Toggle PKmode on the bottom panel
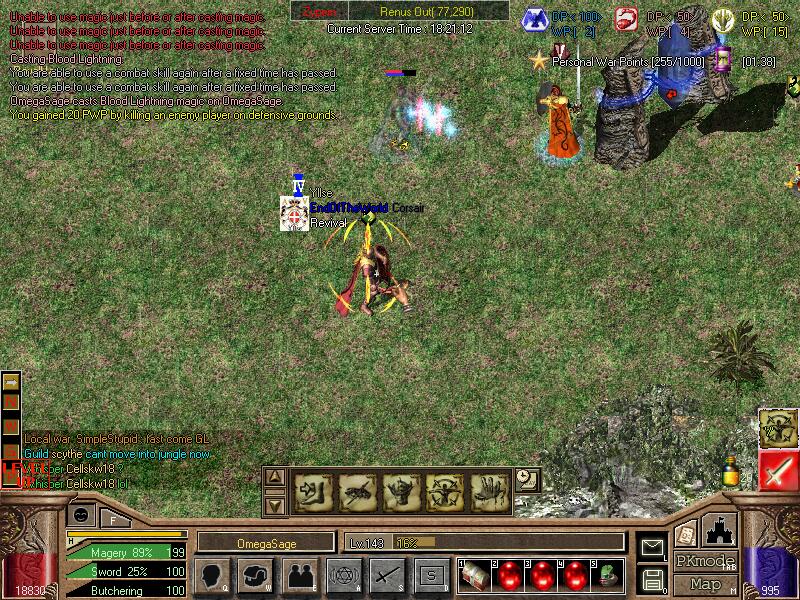The image size is (800, 600). coord(704,561)
